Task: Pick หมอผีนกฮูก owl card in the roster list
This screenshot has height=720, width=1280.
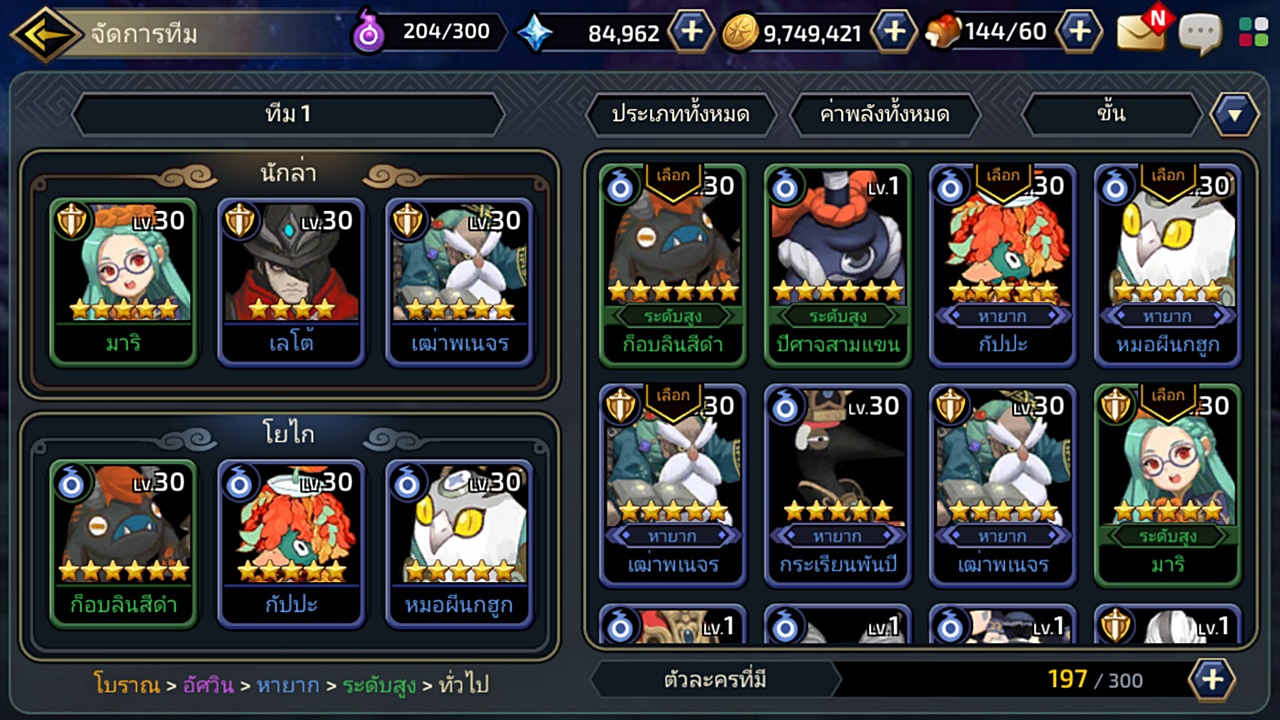Action: tap(1168, 265)
